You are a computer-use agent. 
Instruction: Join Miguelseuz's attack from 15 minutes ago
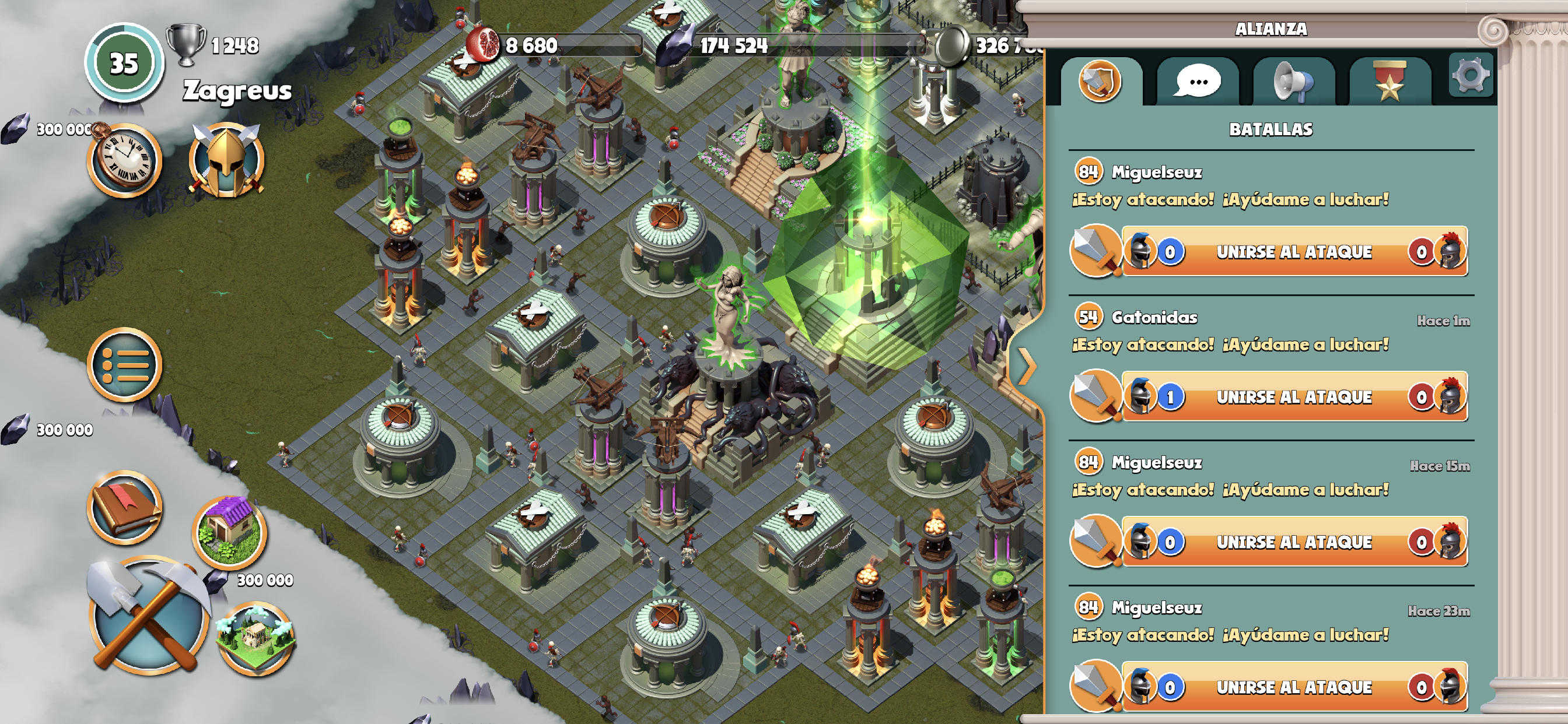[1293, 542]
